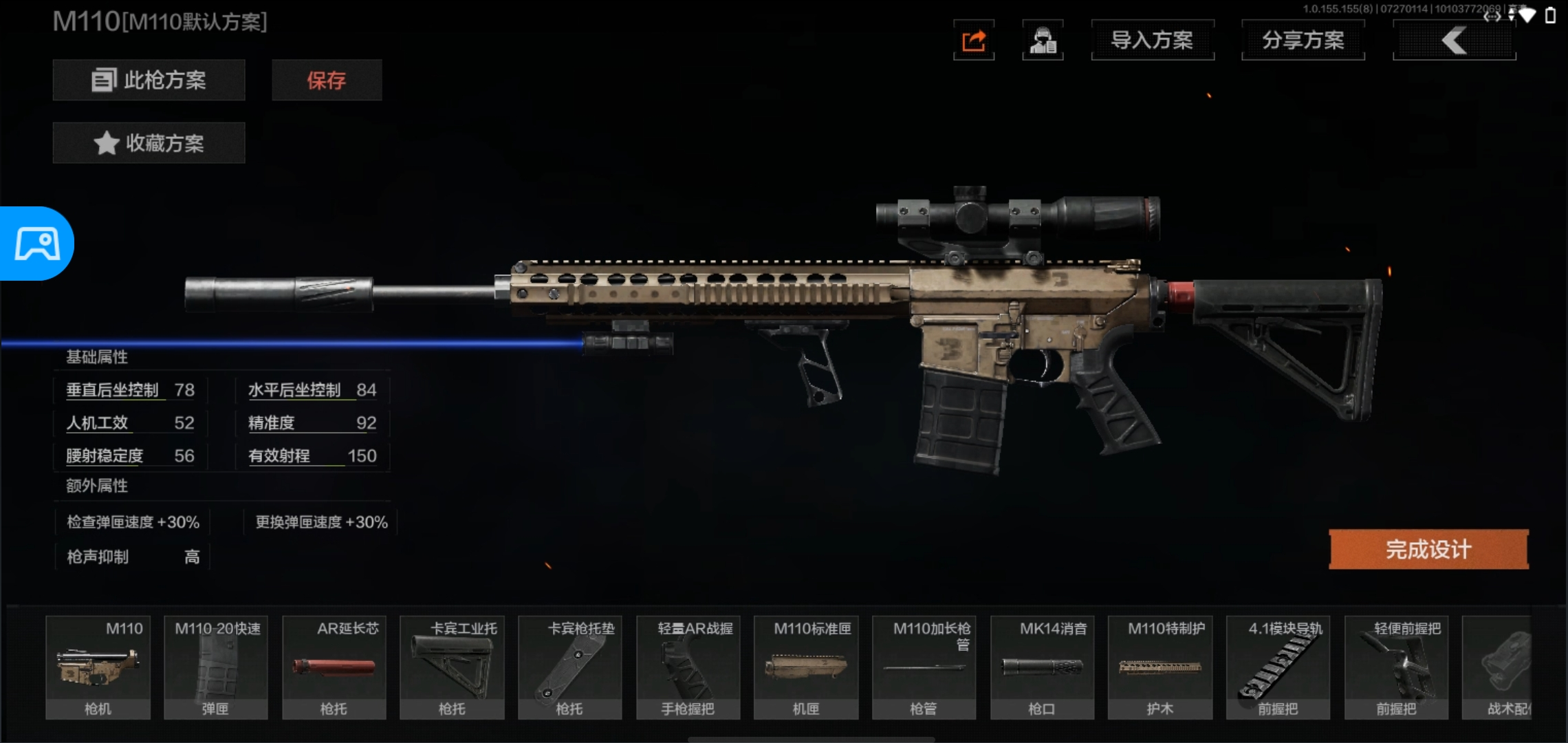Open the operator character icon
This screenshot has width=1568, height=743.
click(x=1043, y=41)
